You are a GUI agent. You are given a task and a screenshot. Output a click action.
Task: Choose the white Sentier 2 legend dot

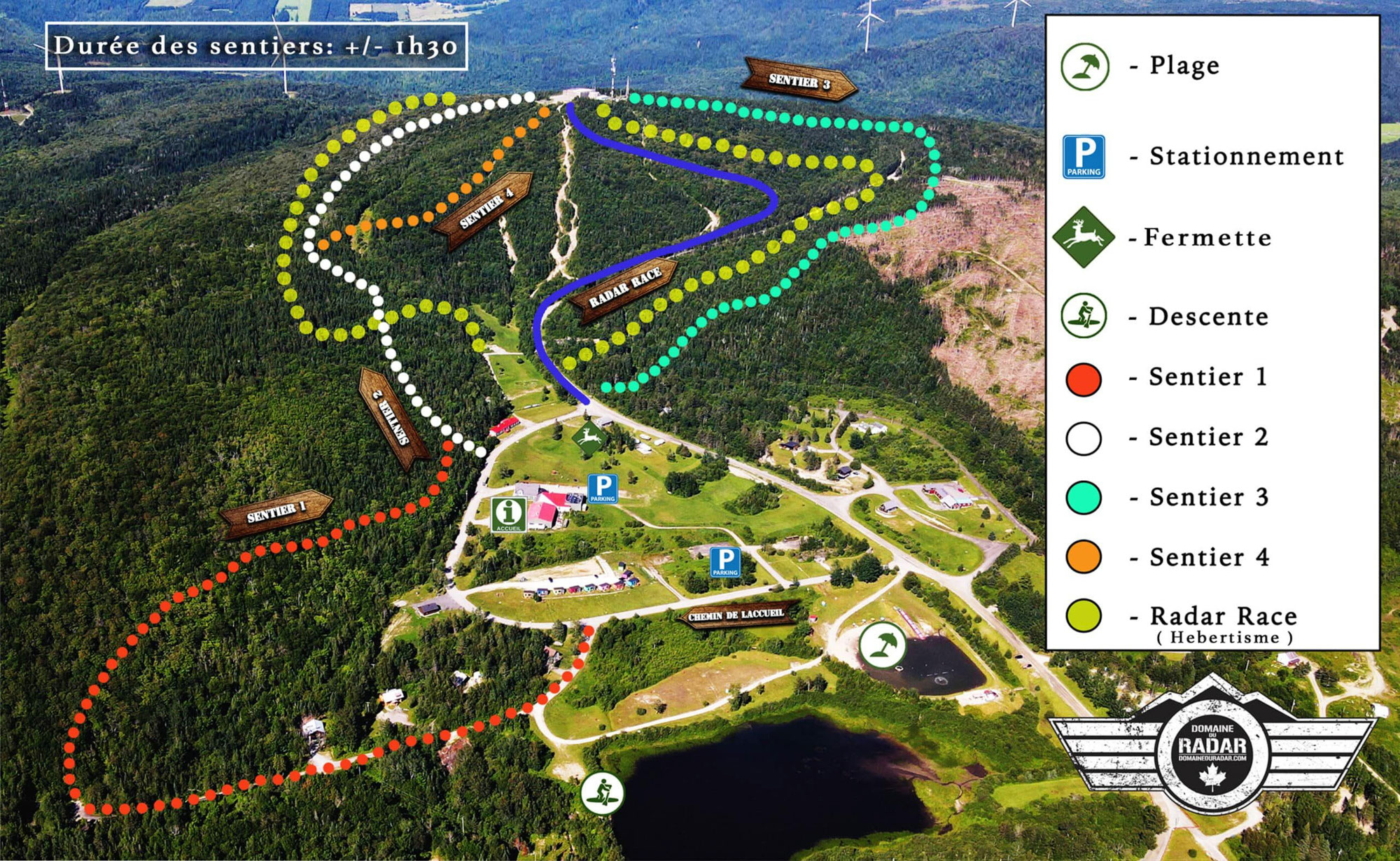click(x=1084, y=438)
